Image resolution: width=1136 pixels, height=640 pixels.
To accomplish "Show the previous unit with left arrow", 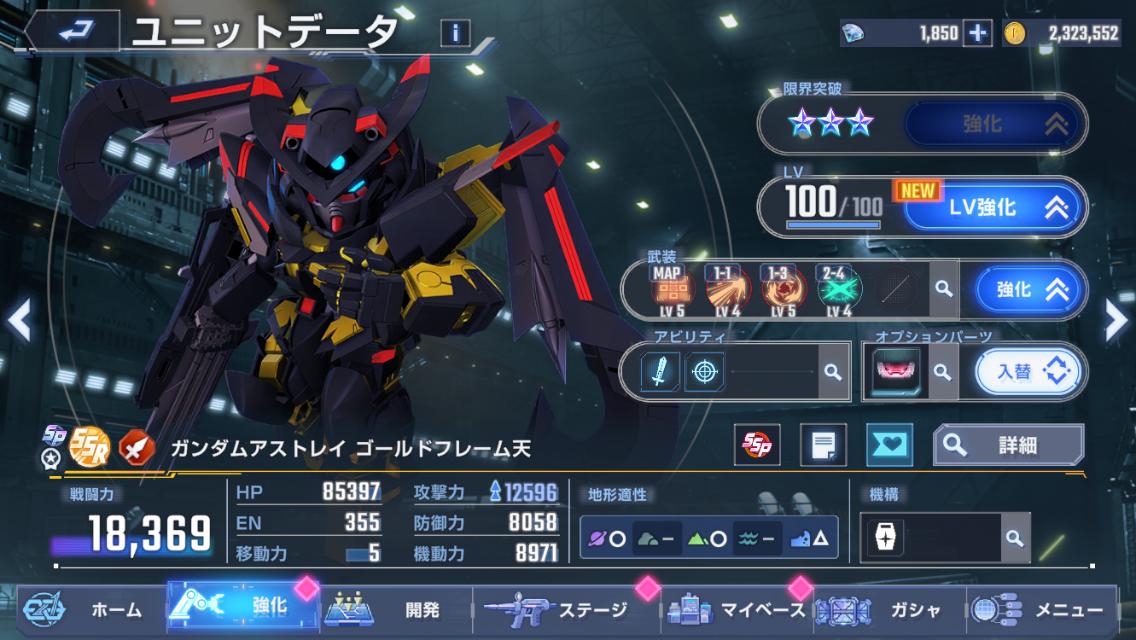I will pos(18,320).
